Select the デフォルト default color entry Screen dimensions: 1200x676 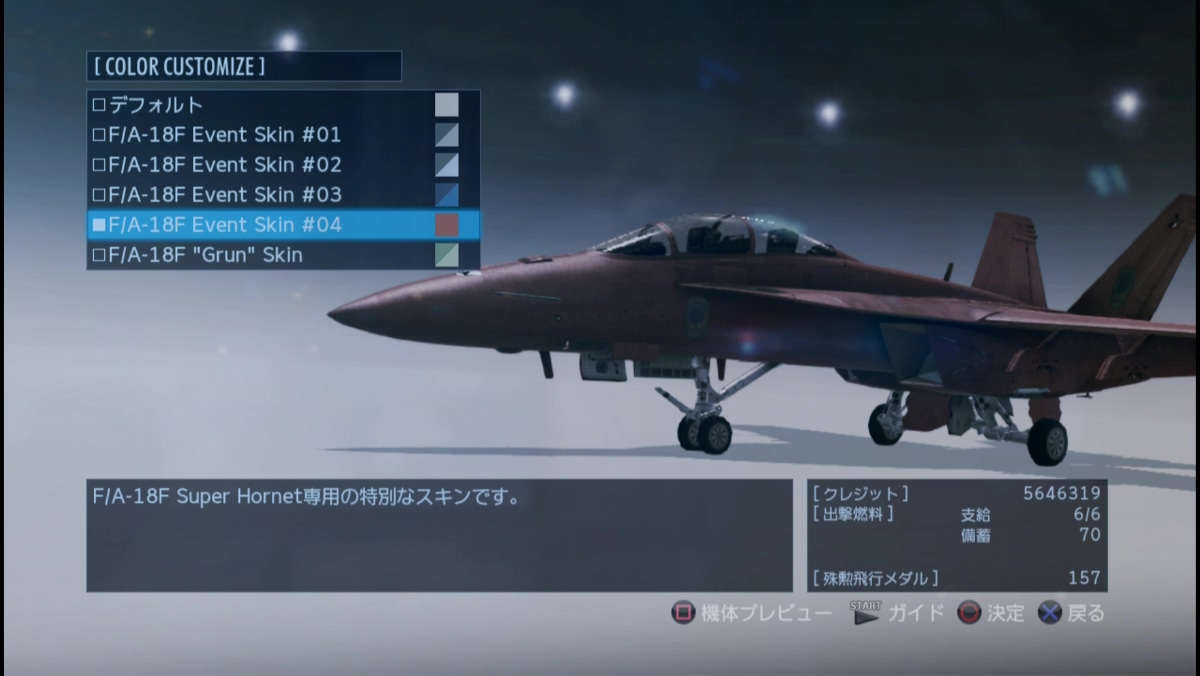pyautogui.click(x=157, y=105)
